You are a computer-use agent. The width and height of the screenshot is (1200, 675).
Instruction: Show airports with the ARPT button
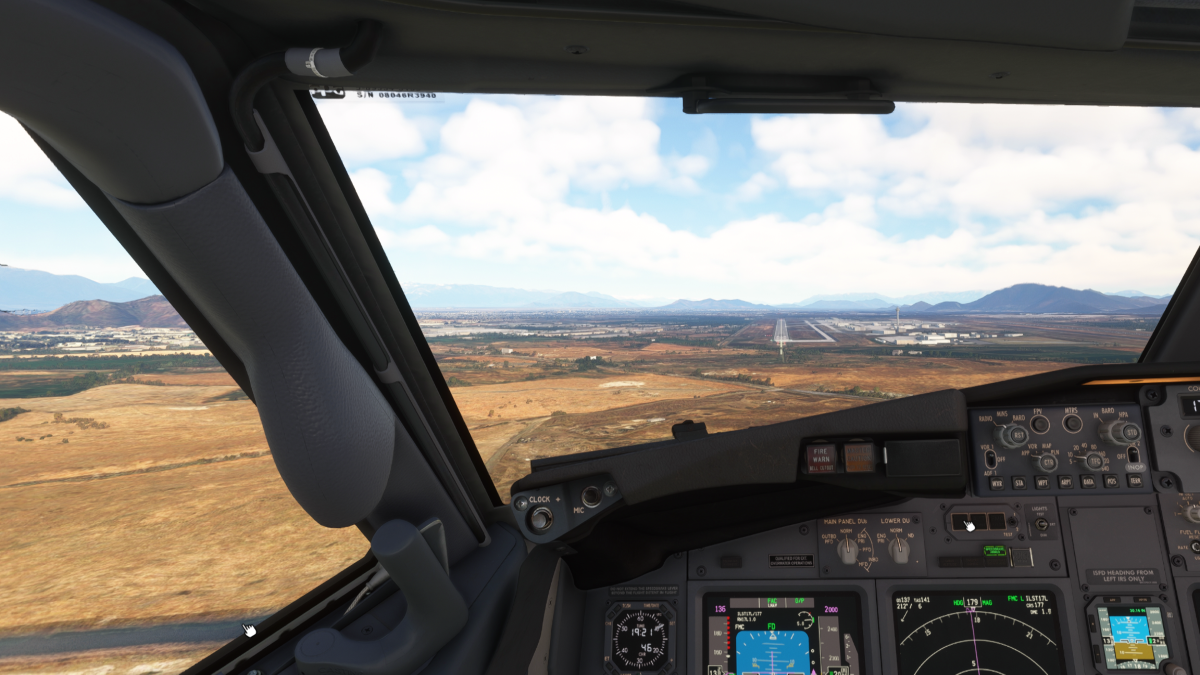pos(1065,481)
